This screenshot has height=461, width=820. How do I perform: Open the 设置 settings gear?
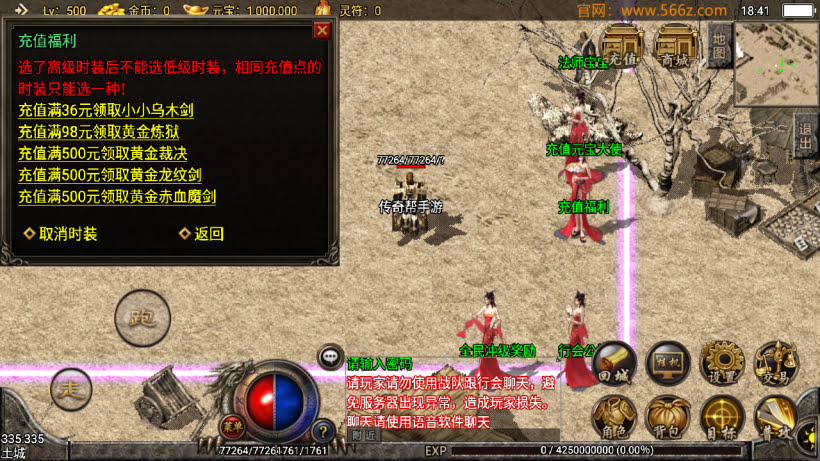tap(720, 364)
